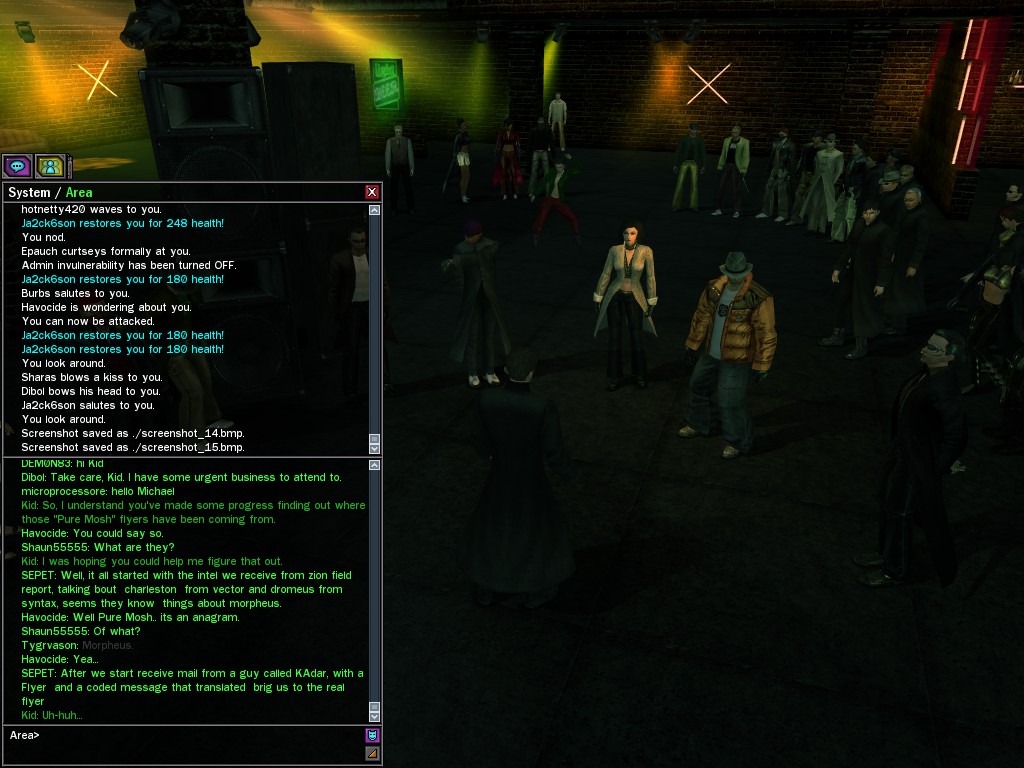The height and width of the screenshot is (768, 1024).
Task: Click the area chat pane's down arrow
Action: [375, 716]
